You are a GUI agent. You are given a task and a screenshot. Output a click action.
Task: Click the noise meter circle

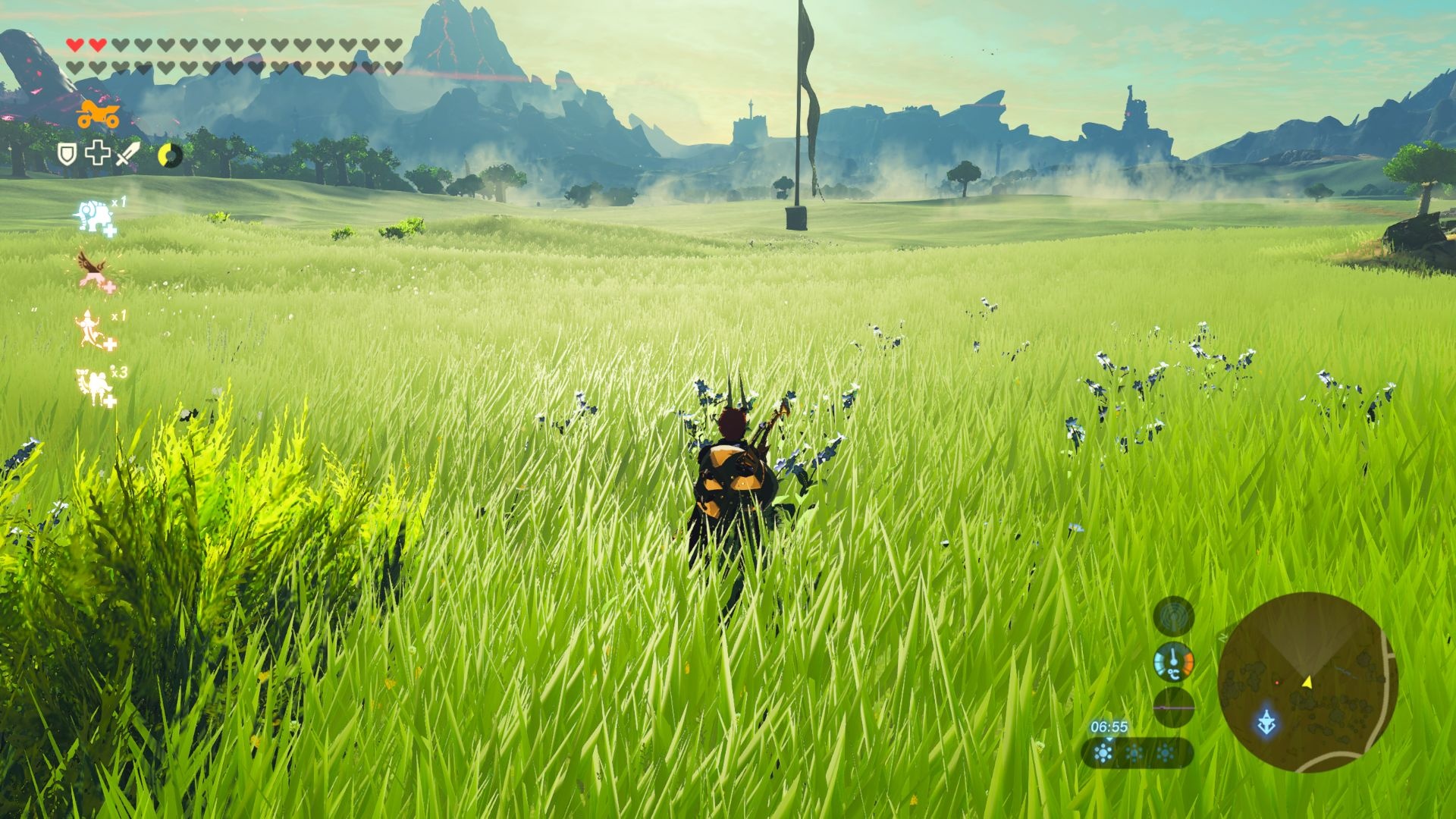(1173, 707)
